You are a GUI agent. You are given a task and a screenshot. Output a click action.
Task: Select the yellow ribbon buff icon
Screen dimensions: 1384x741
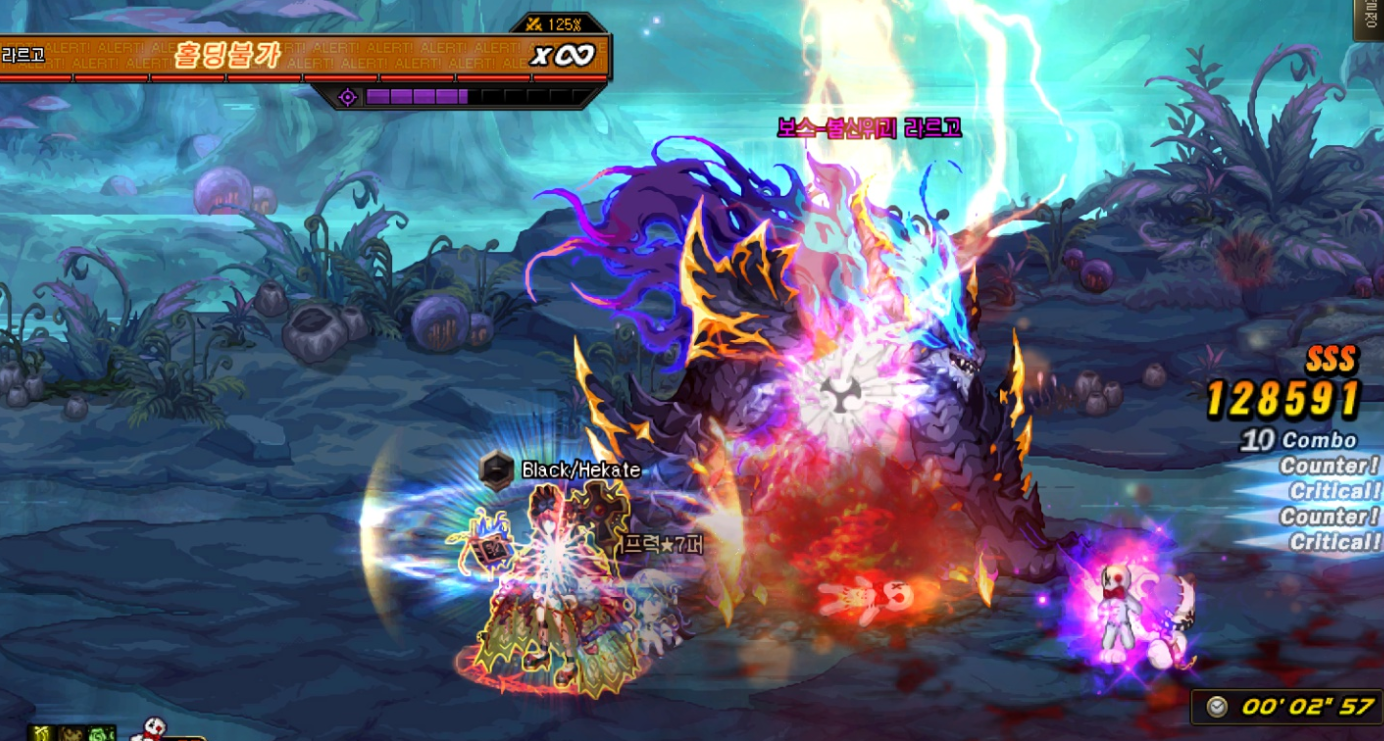coord(41,734)
